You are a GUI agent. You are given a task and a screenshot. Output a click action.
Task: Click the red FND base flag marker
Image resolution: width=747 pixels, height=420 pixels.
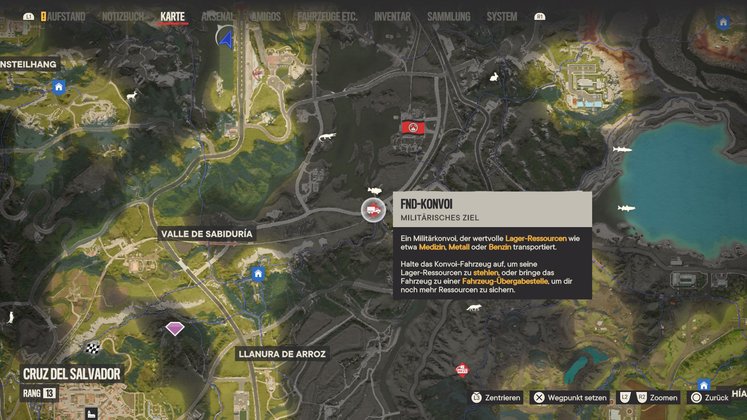(413, 126)
